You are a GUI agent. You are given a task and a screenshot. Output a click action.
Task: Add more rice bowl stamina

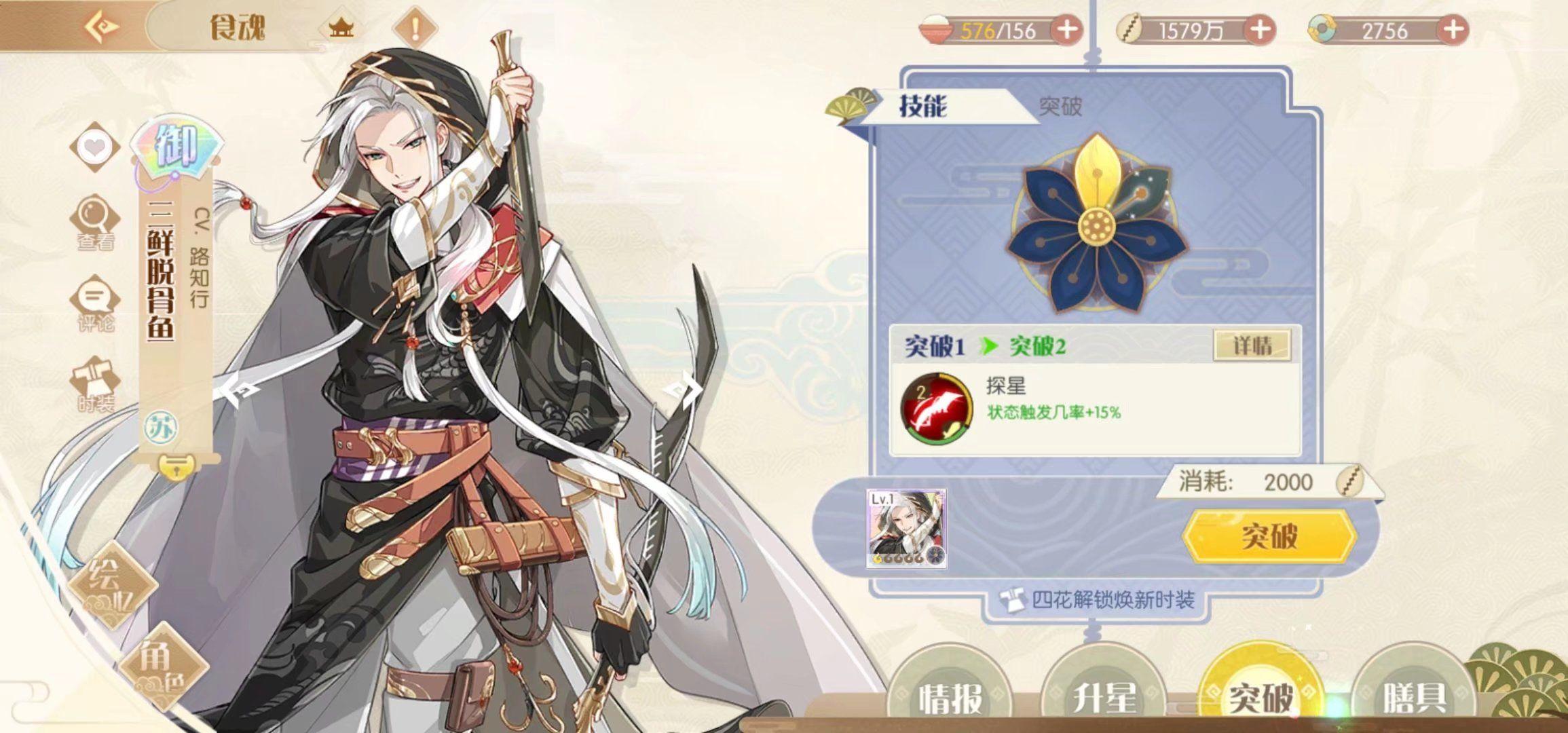pyautogui.click(x=1066, y=30)
